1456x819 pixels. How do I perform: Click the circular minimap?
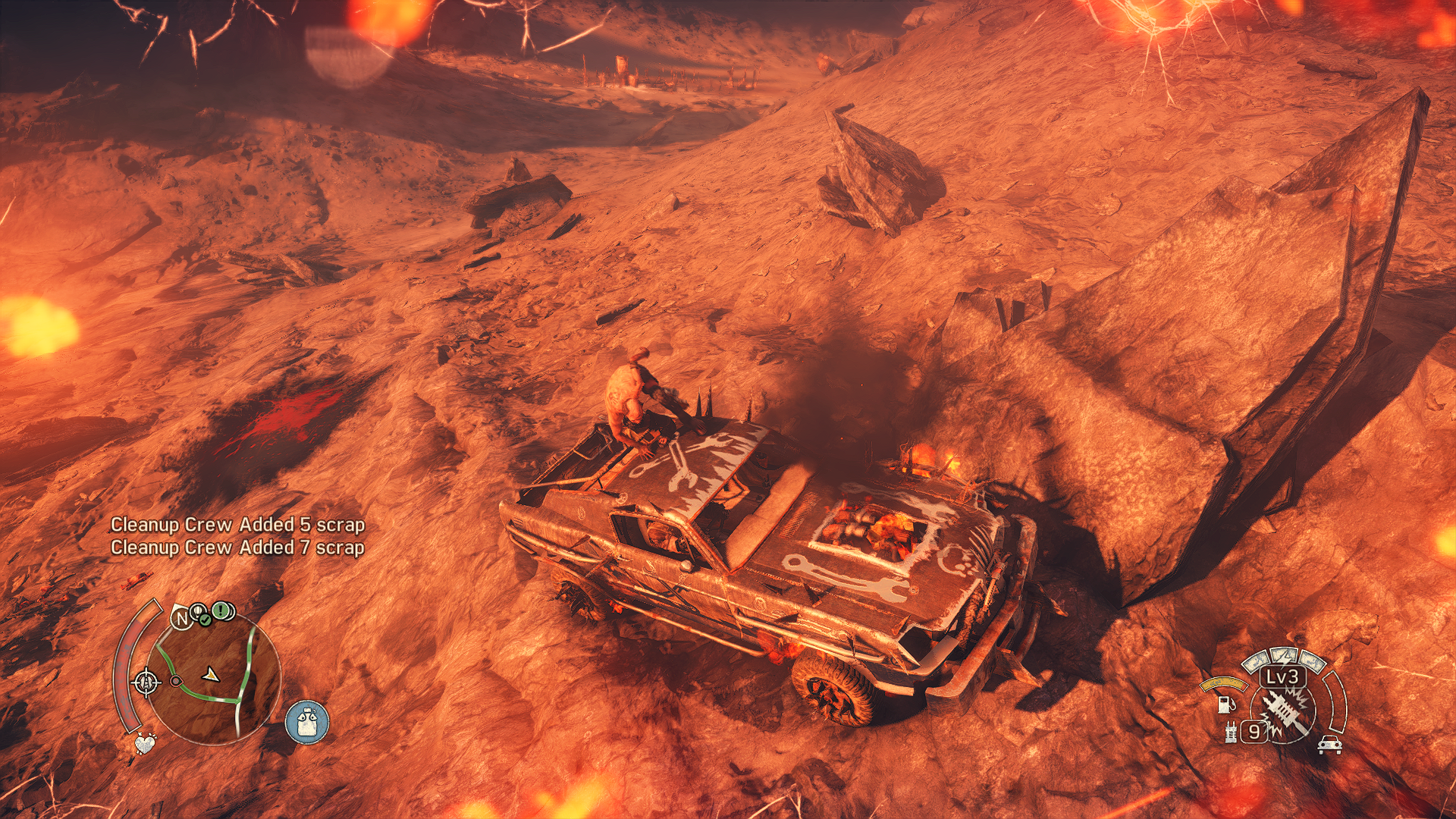click(x=211, y=677)
